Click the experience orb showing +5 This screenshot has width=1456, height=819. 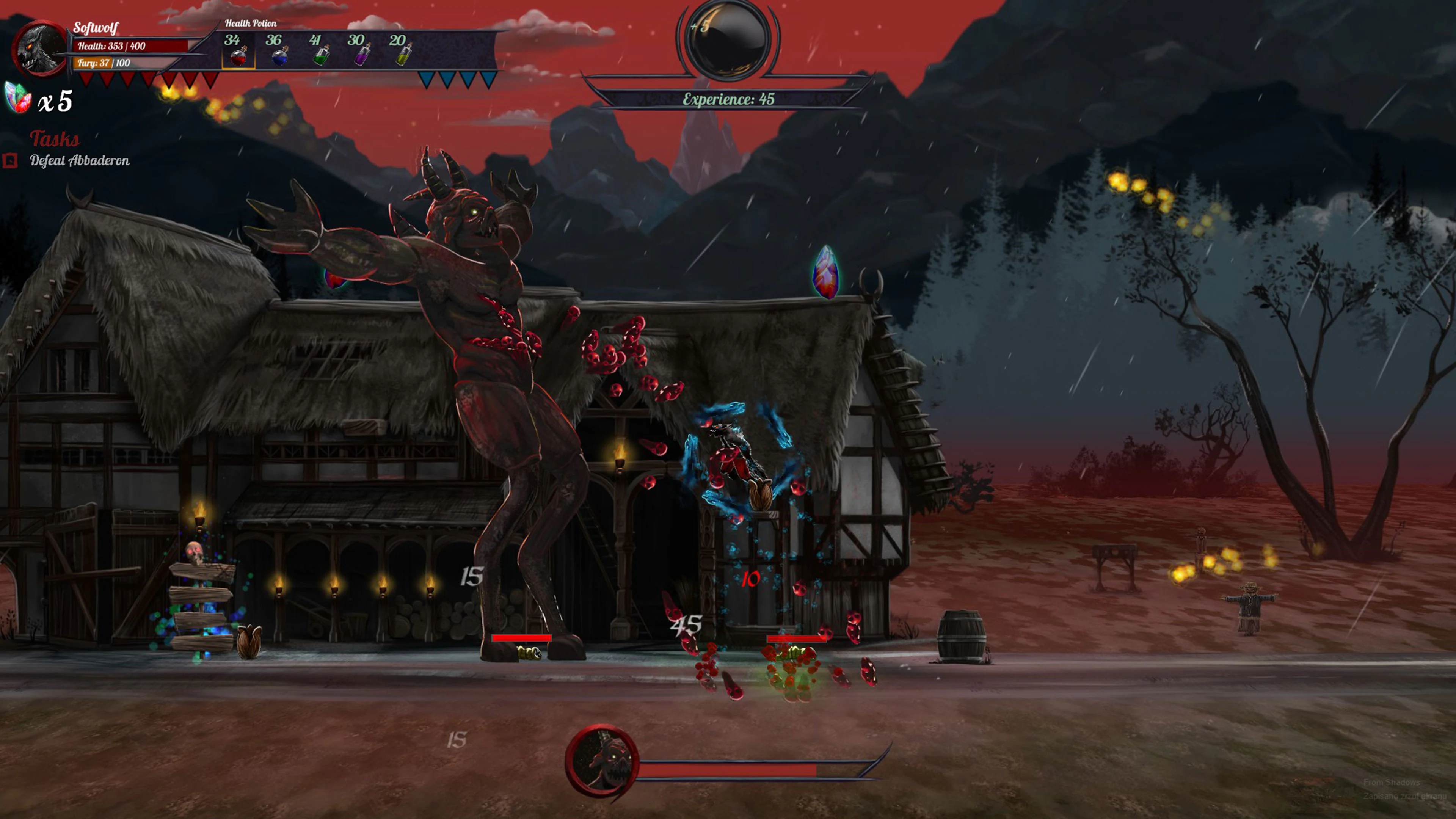pos(728,39)
